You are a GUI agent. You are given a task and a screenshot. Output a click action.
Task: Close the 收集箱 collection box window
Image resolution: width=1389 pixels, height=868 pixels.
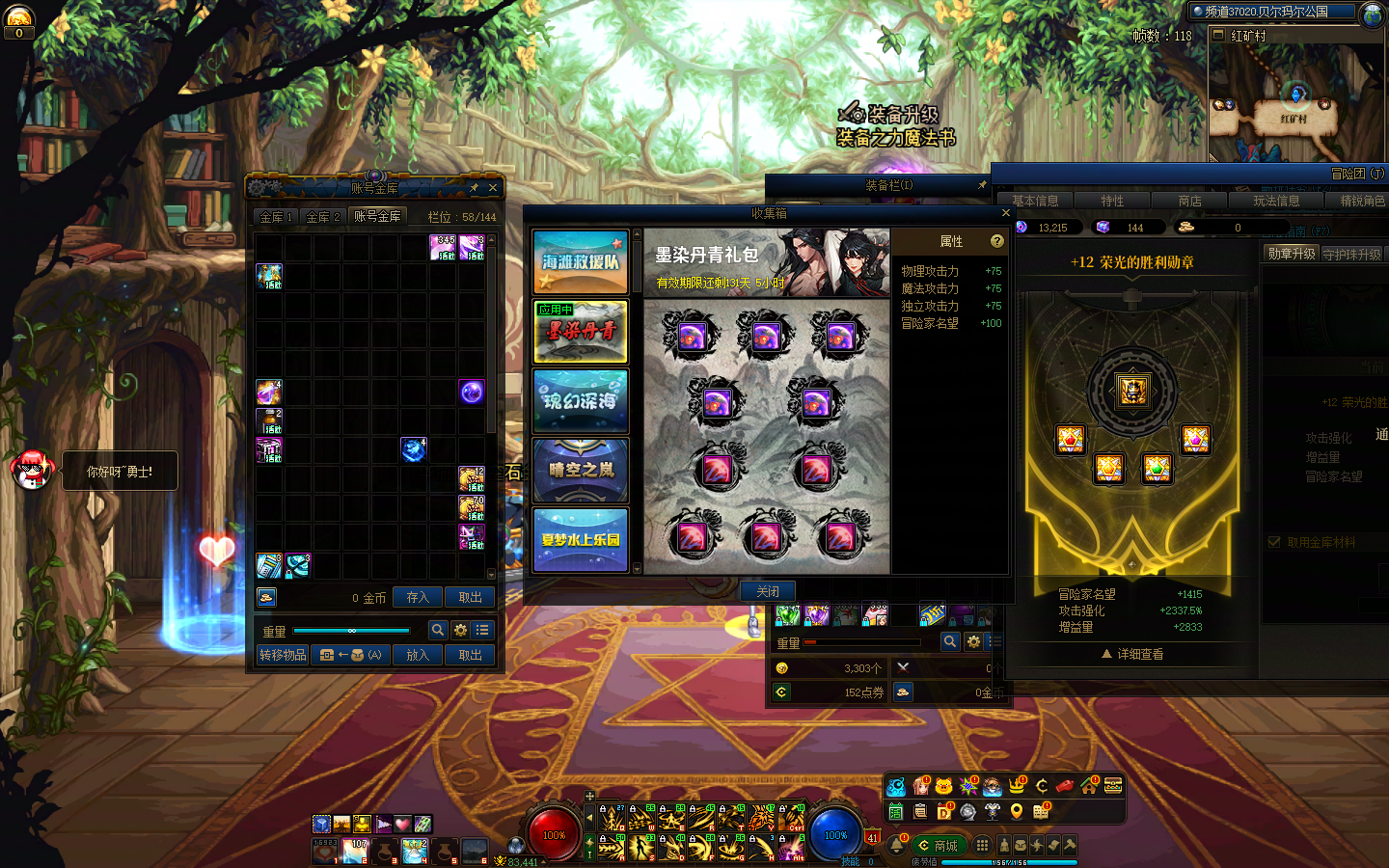[1005, 213]
